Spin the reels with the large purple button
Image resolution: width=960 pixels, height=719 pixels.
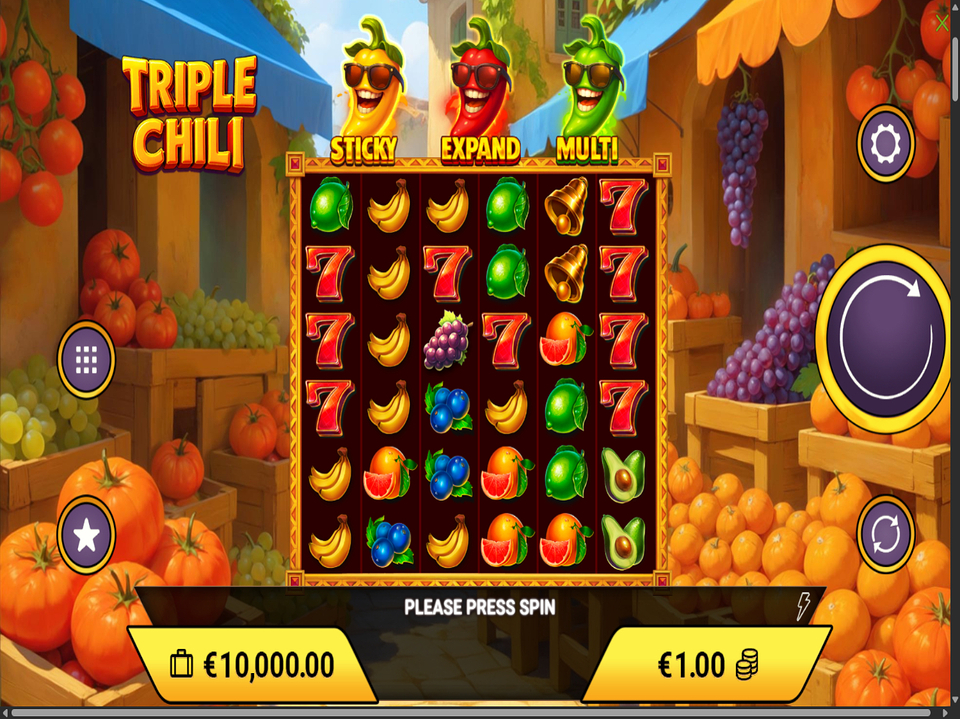(x=885, y=332)
